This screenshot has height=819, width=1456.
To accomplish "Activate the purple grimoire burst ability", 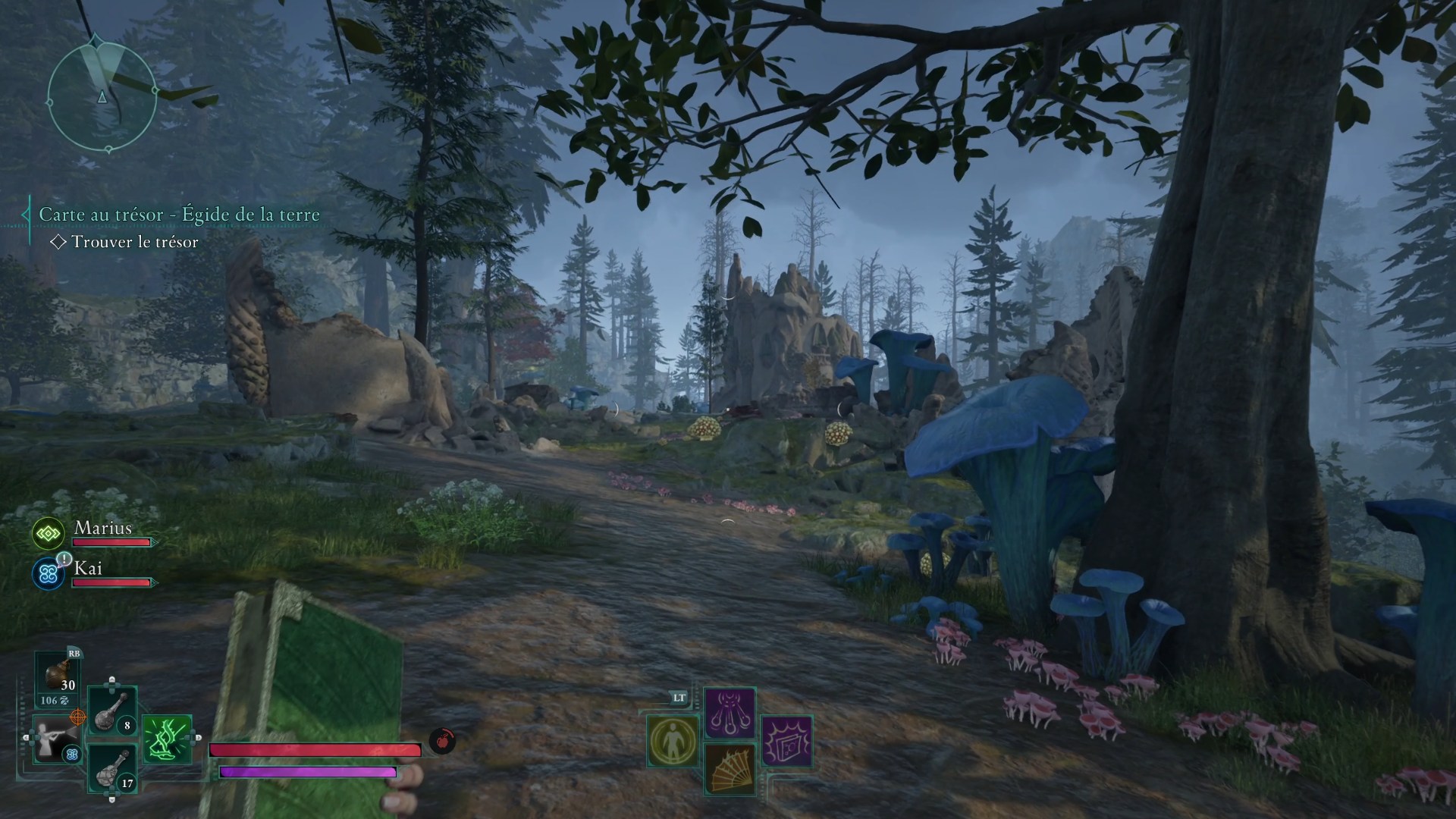I will pyautogui.click(x=786, y=740).
